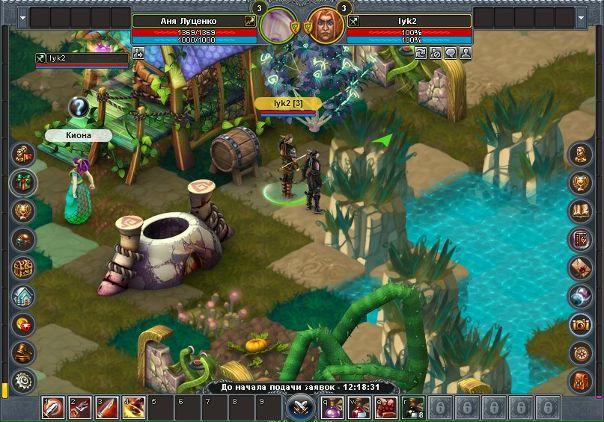Open the backpack inventory icon
The height and width of the screenshot is (422, 604).
[581, 381]
